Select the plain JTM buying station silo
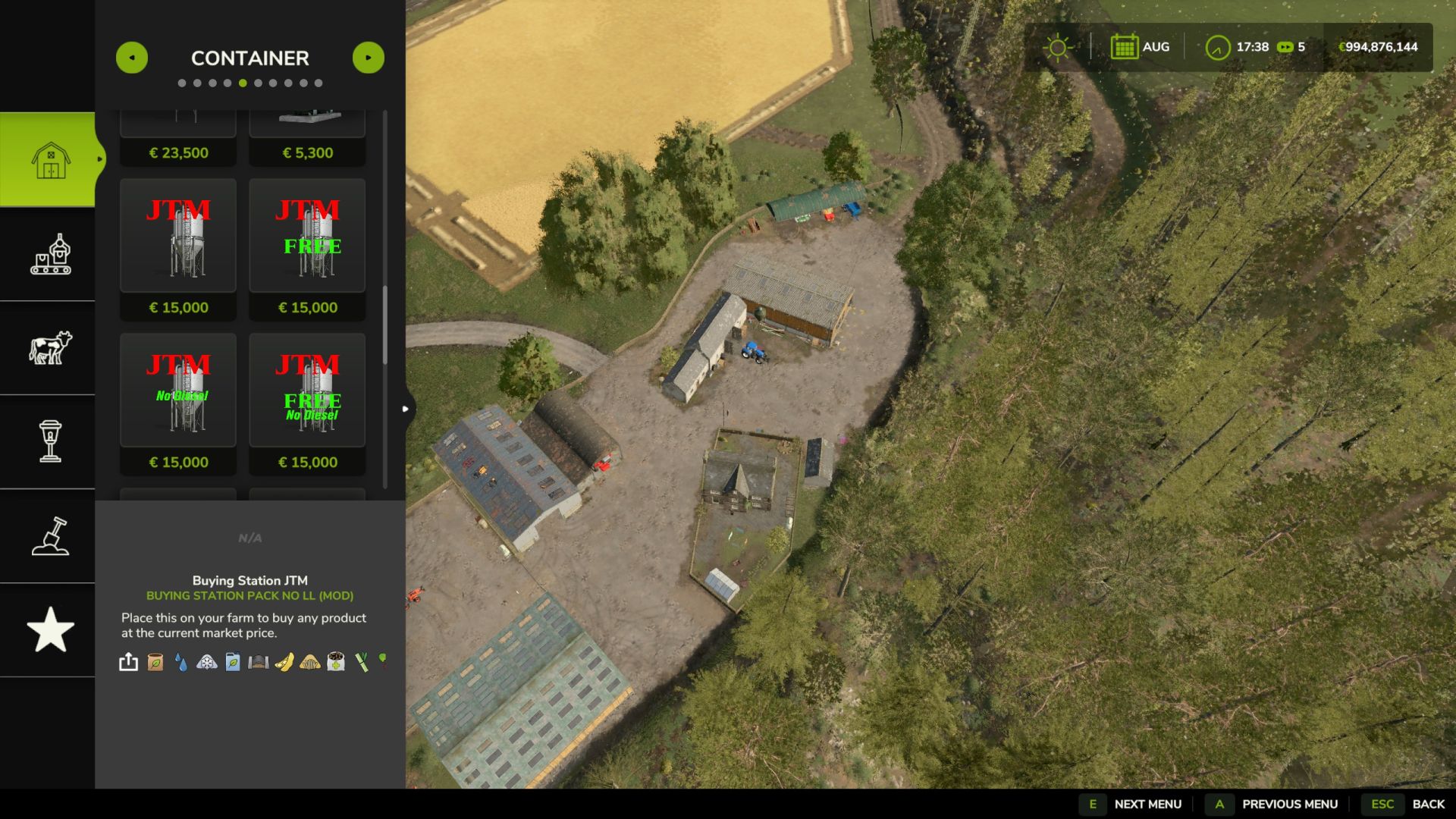Viewport: 1456px width, 819px height. (178, 236)
